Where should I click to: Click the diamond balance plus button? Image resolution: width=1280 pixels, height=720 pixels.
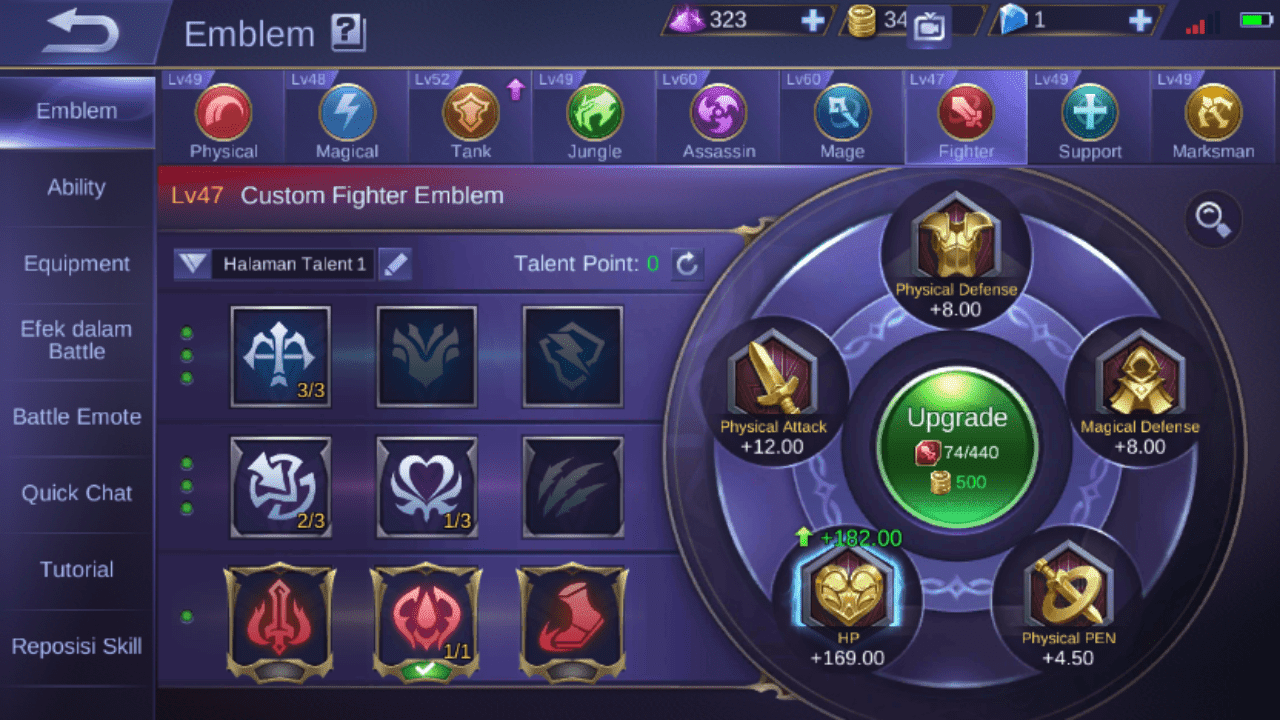pos(1139,19)
